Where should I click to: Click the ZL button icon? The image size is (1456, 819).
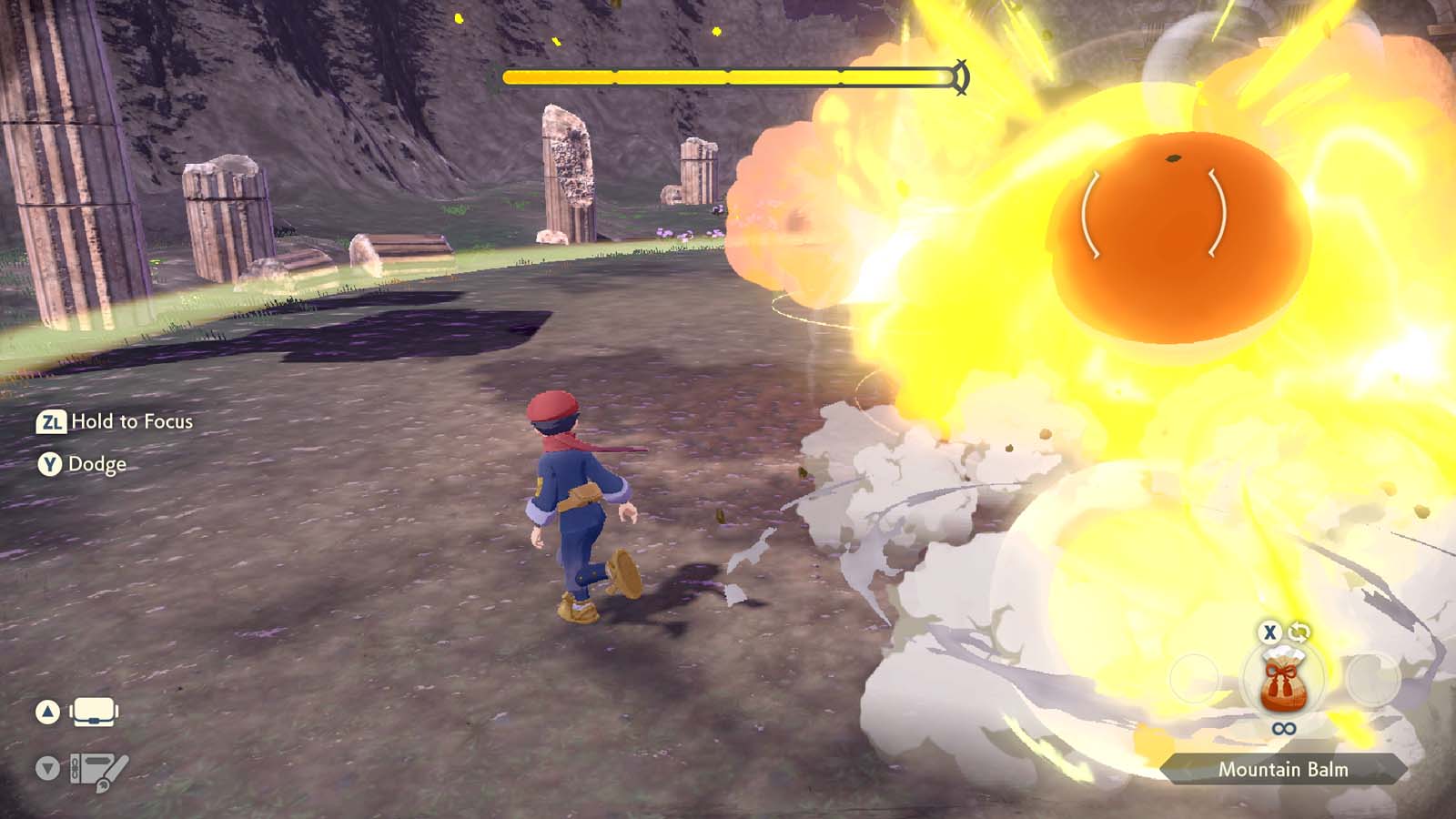tap(52, 421)
